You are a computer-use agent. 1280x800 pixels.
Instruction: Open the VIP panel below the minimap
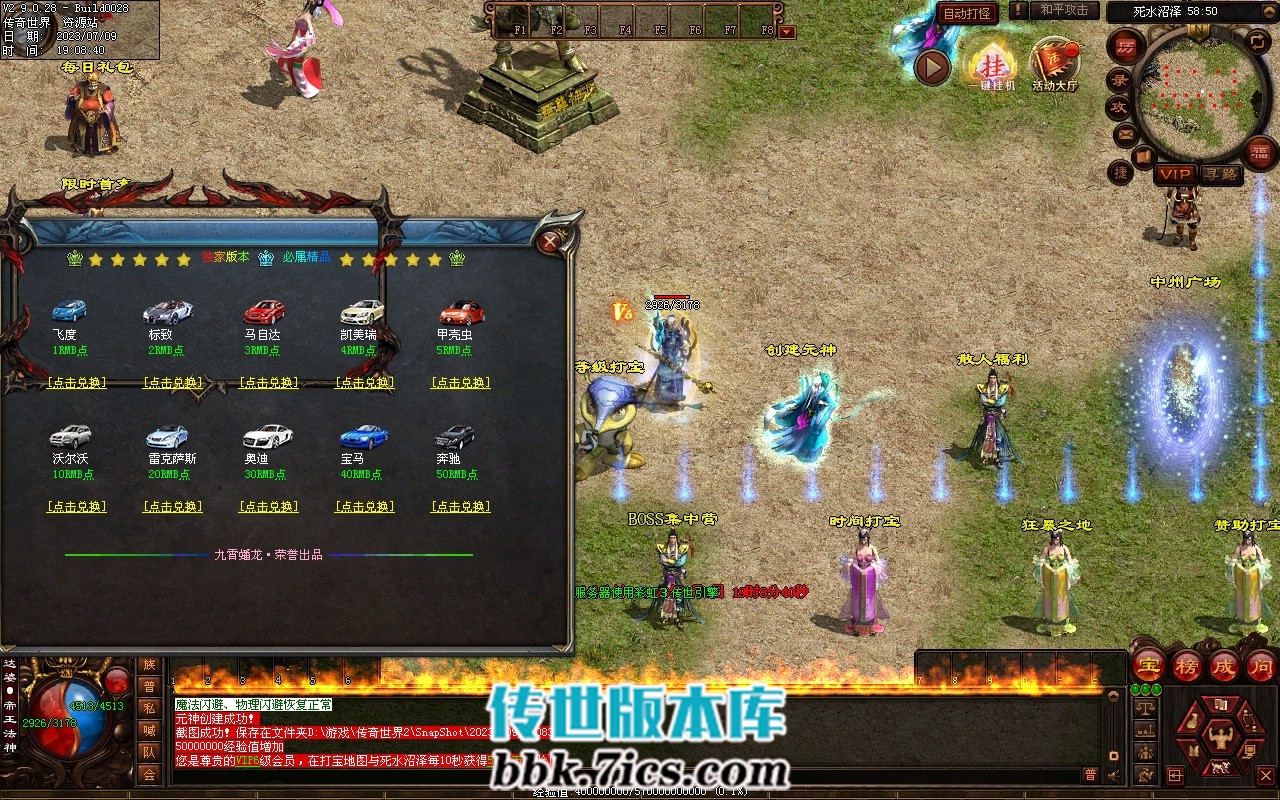click(1175, 174)
